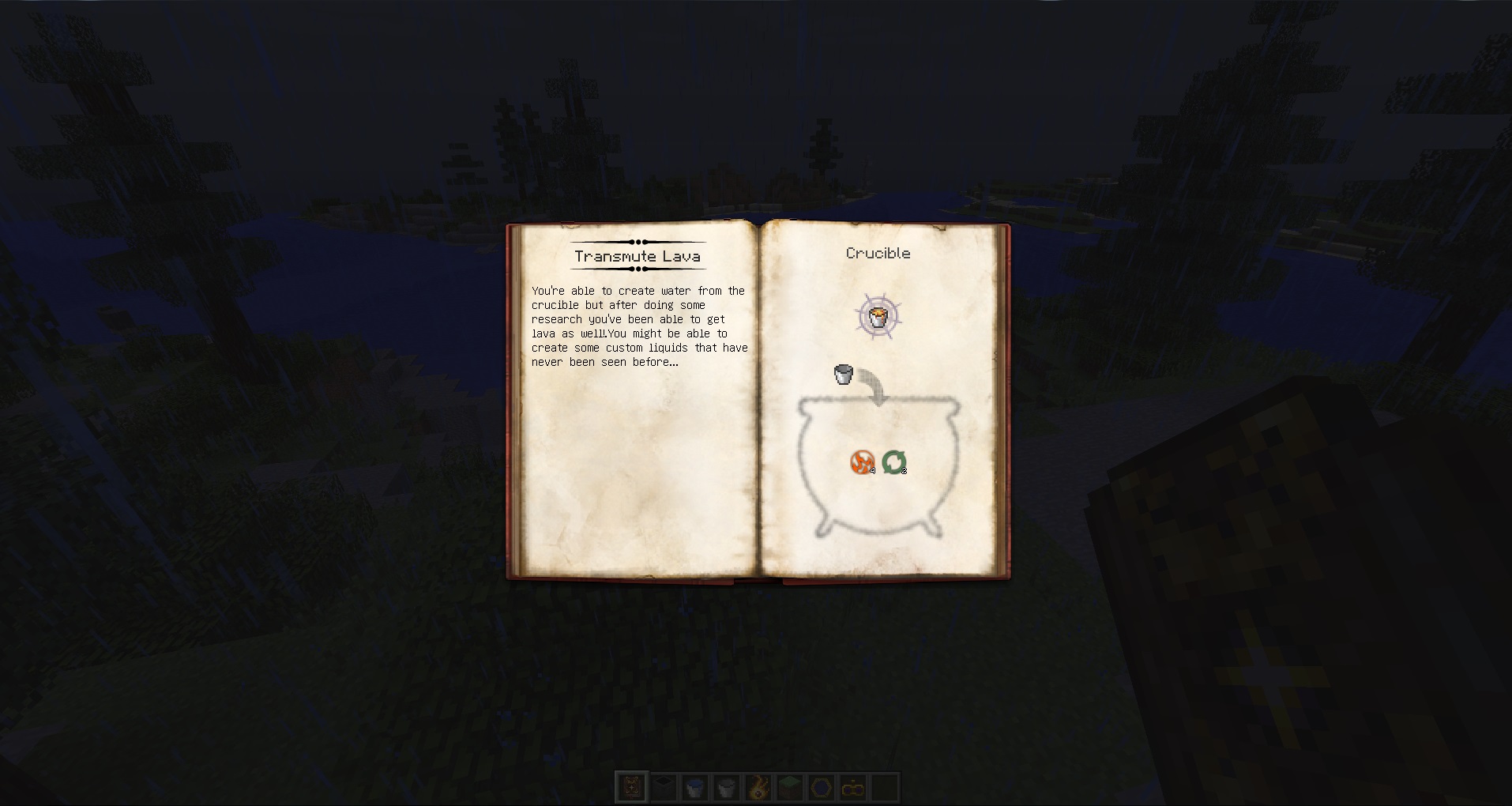Image resolution: width=1512 pixels, height=806 pixels.
Task: Select the grass block in the hotbar
Action: [791, 787]
